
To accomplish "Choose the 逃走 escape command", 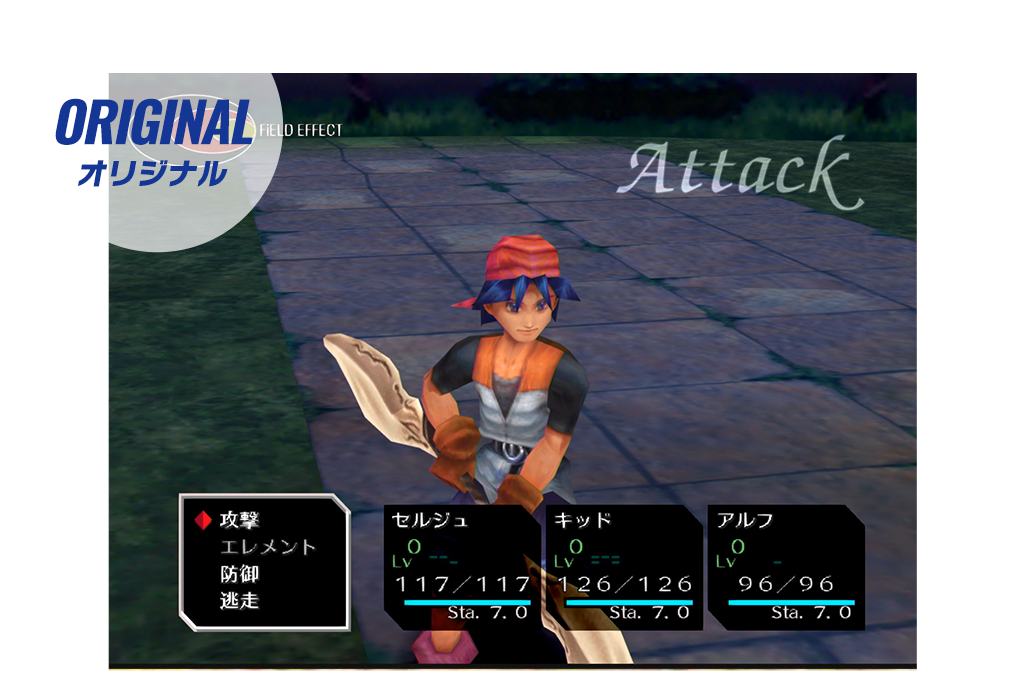I will (240, 602).
